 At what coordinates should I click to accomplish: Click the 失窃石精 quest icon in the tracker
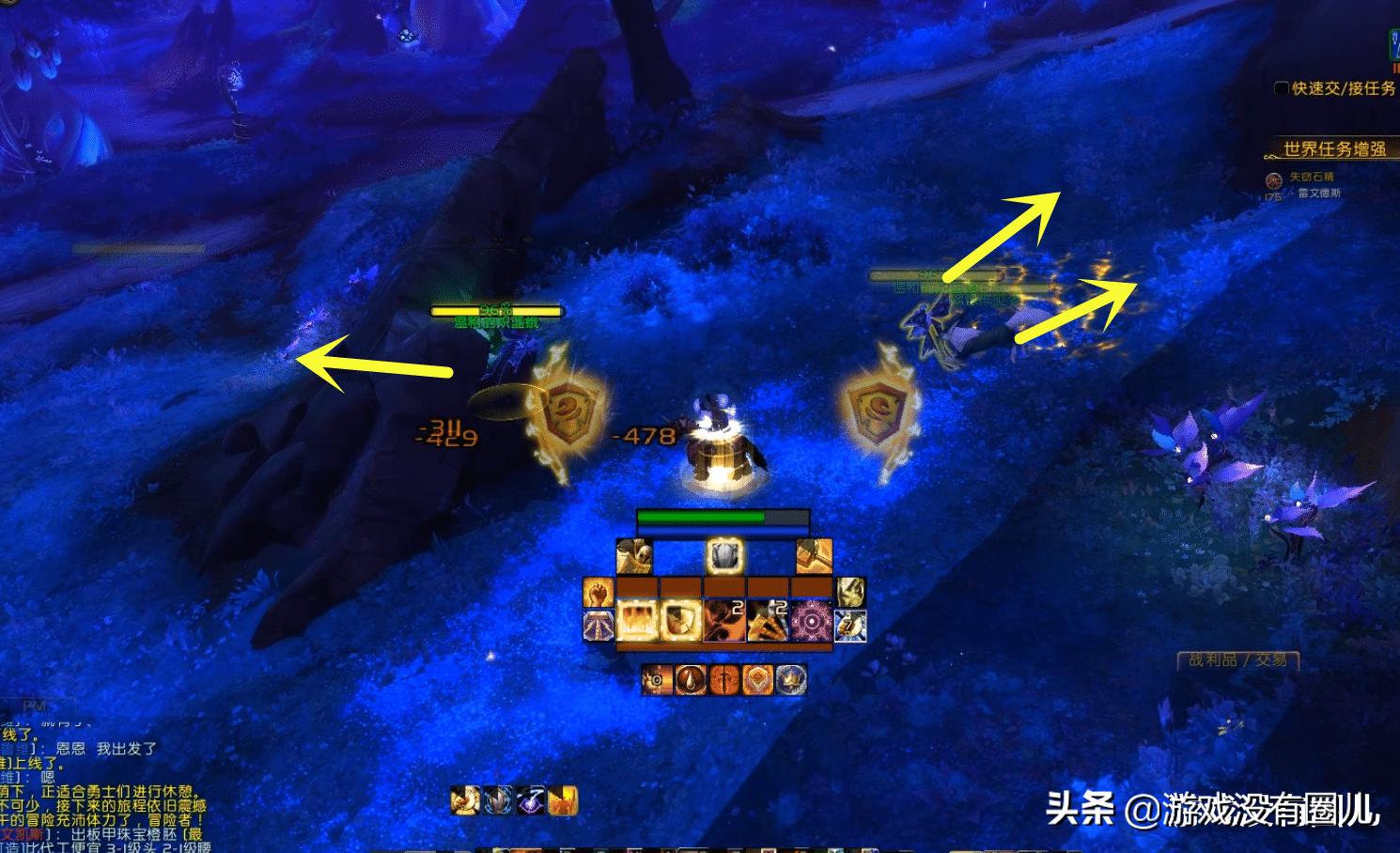(1274, 180)
